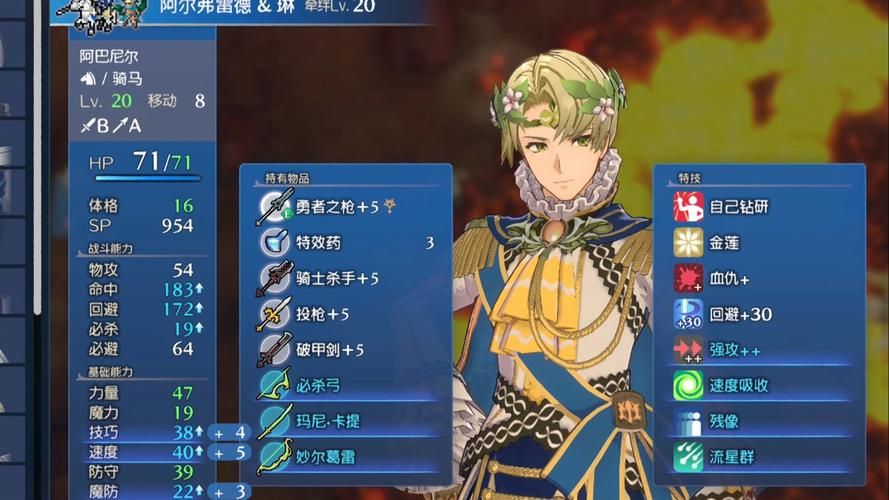Select the 流星群 skill

760,457
